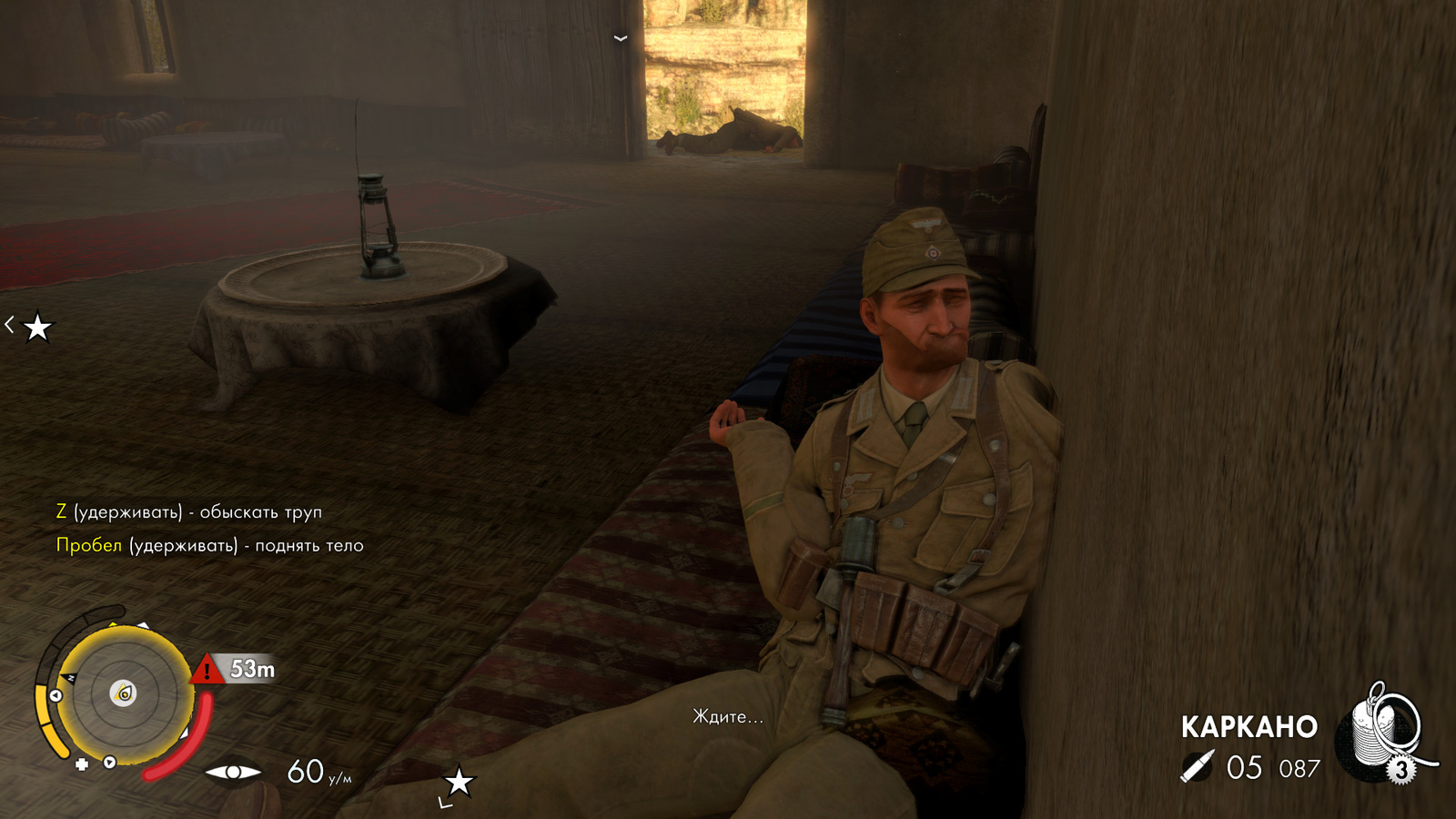Click the bullet ammo type icon
Screen dimensions: 1456x819
1198,767
